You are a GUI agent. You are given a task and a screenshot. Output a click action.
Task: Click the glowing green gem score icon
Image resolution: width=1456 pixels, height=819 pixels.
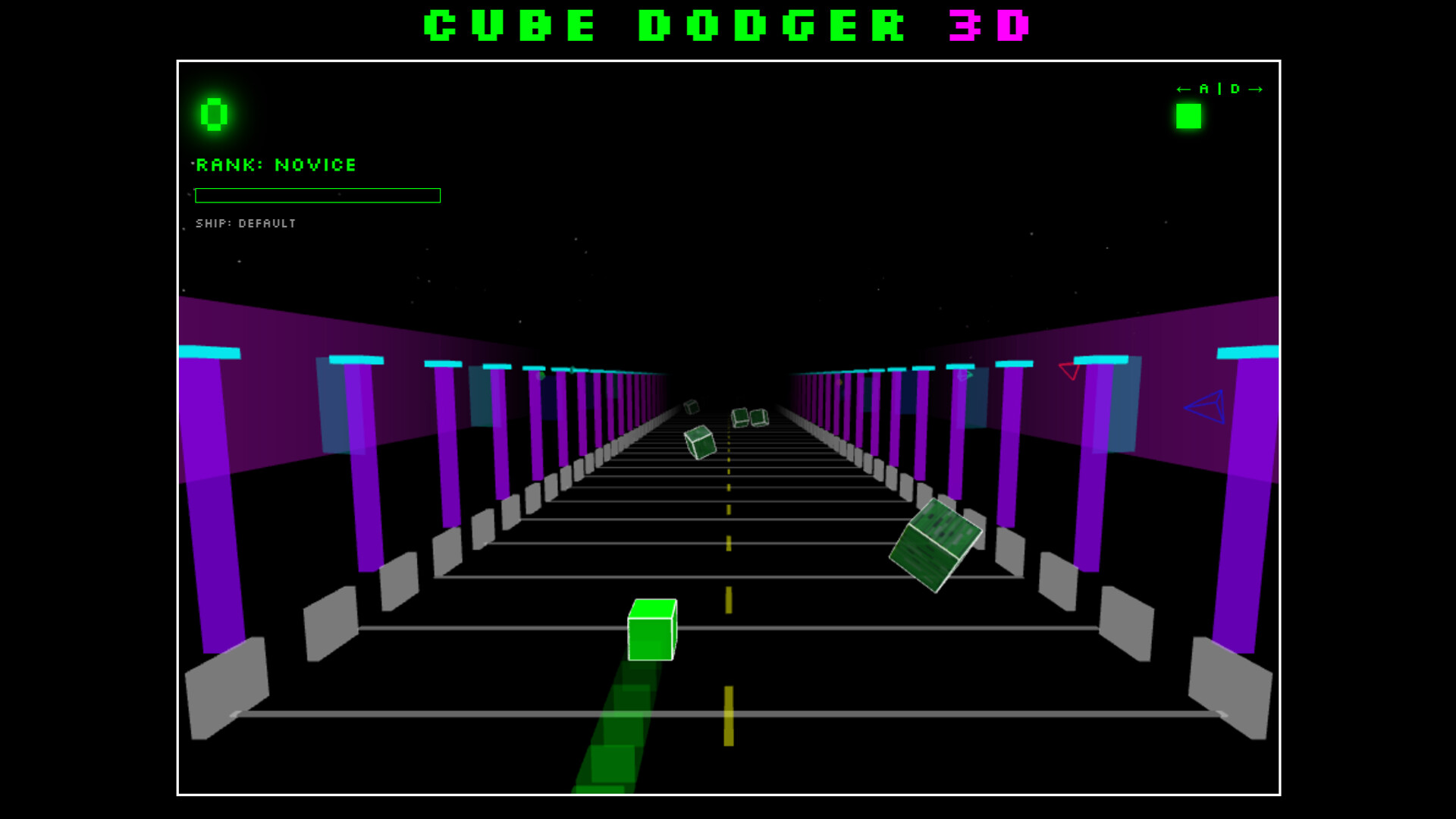point(213,114)
